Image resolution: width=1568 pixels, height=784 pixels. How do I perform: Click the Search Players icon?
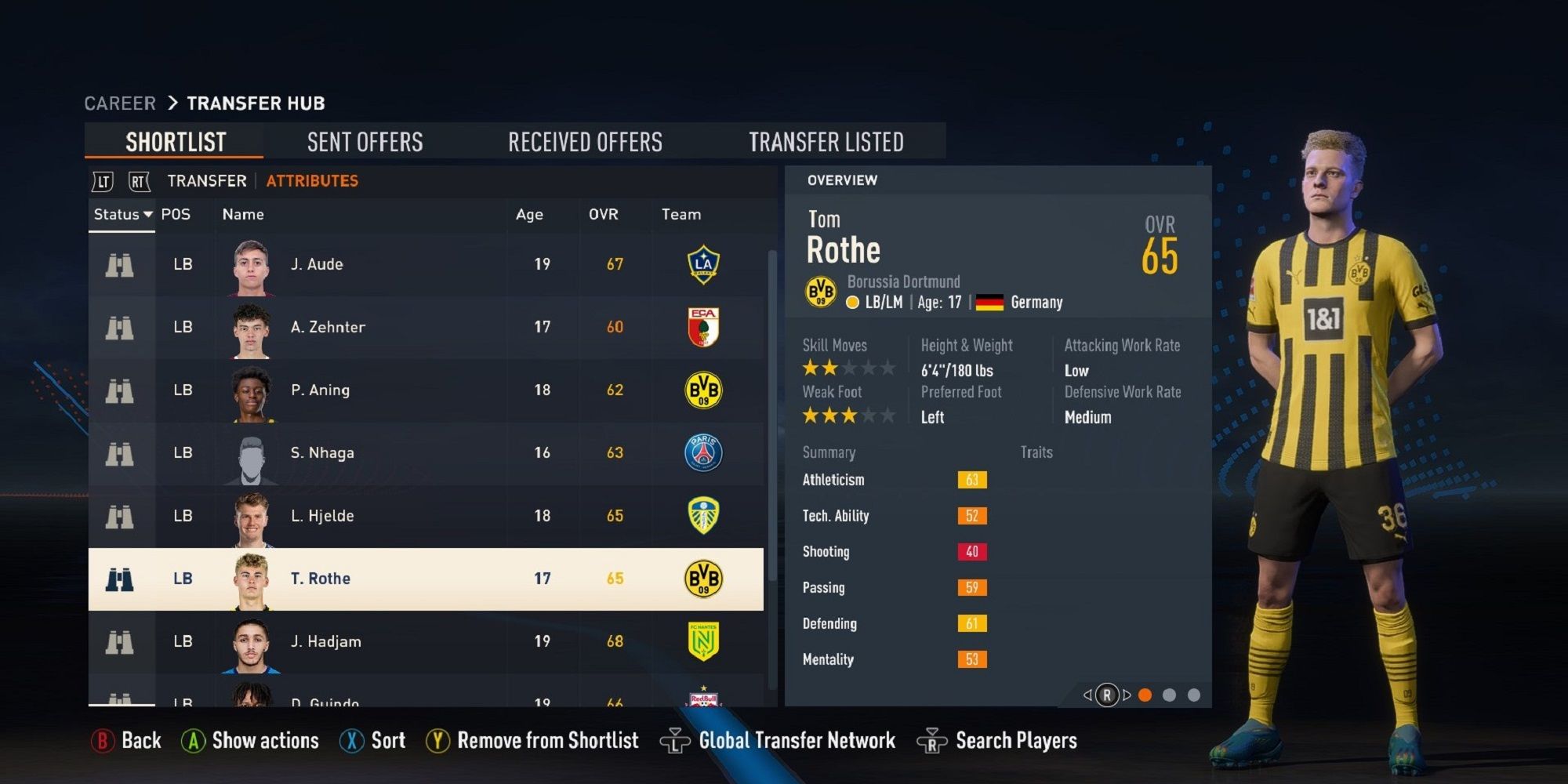point(933,739)
